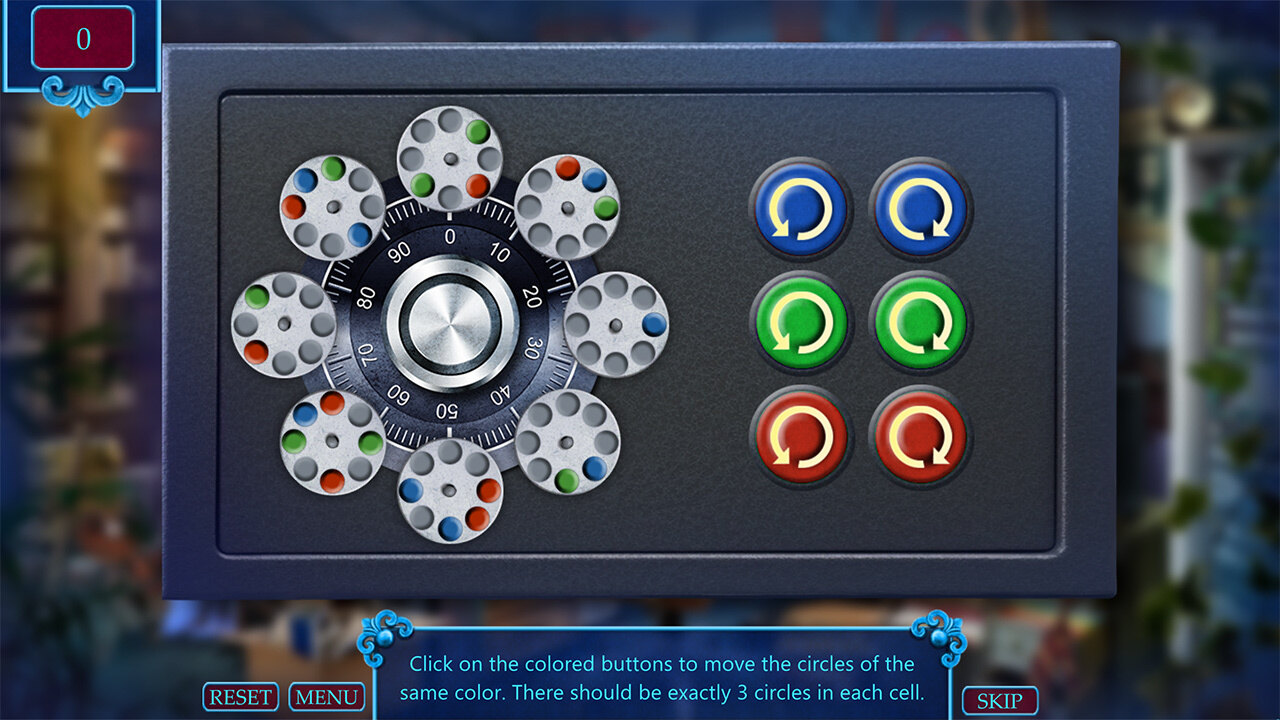The width and height of the screenshot is (1280, 720).
Task: Rotate green circles counterclockwise
Action: (x=800, y=323)
